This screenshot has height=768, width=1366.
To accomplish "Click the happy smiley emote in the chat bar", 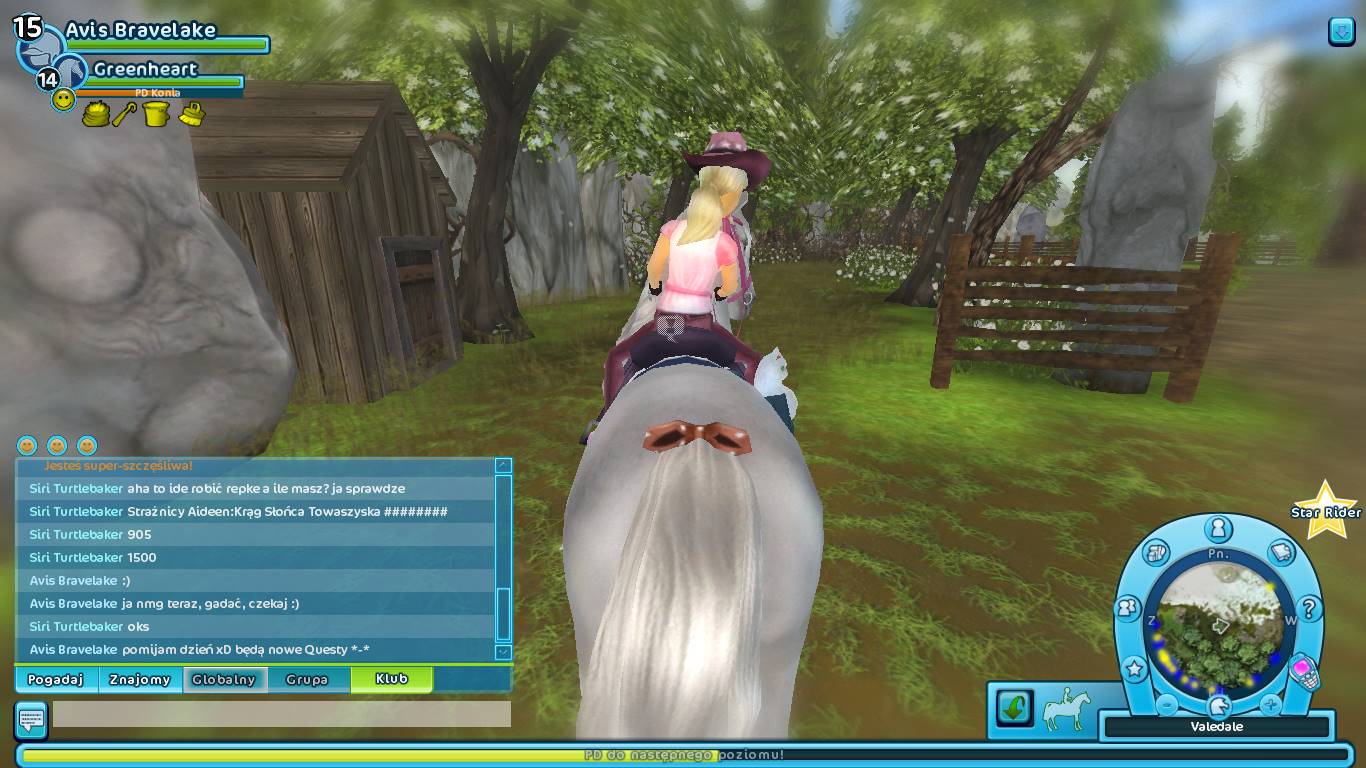I will click(27, 445).
